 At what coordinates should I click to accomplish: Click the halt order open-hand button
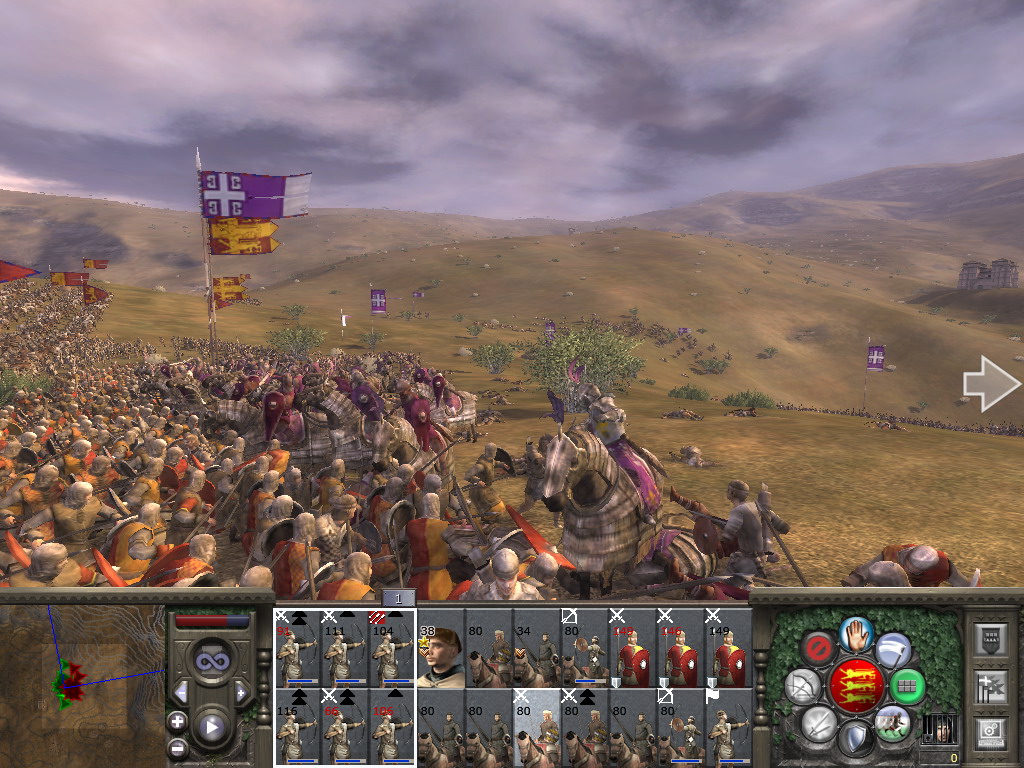[x=855, y=632]
